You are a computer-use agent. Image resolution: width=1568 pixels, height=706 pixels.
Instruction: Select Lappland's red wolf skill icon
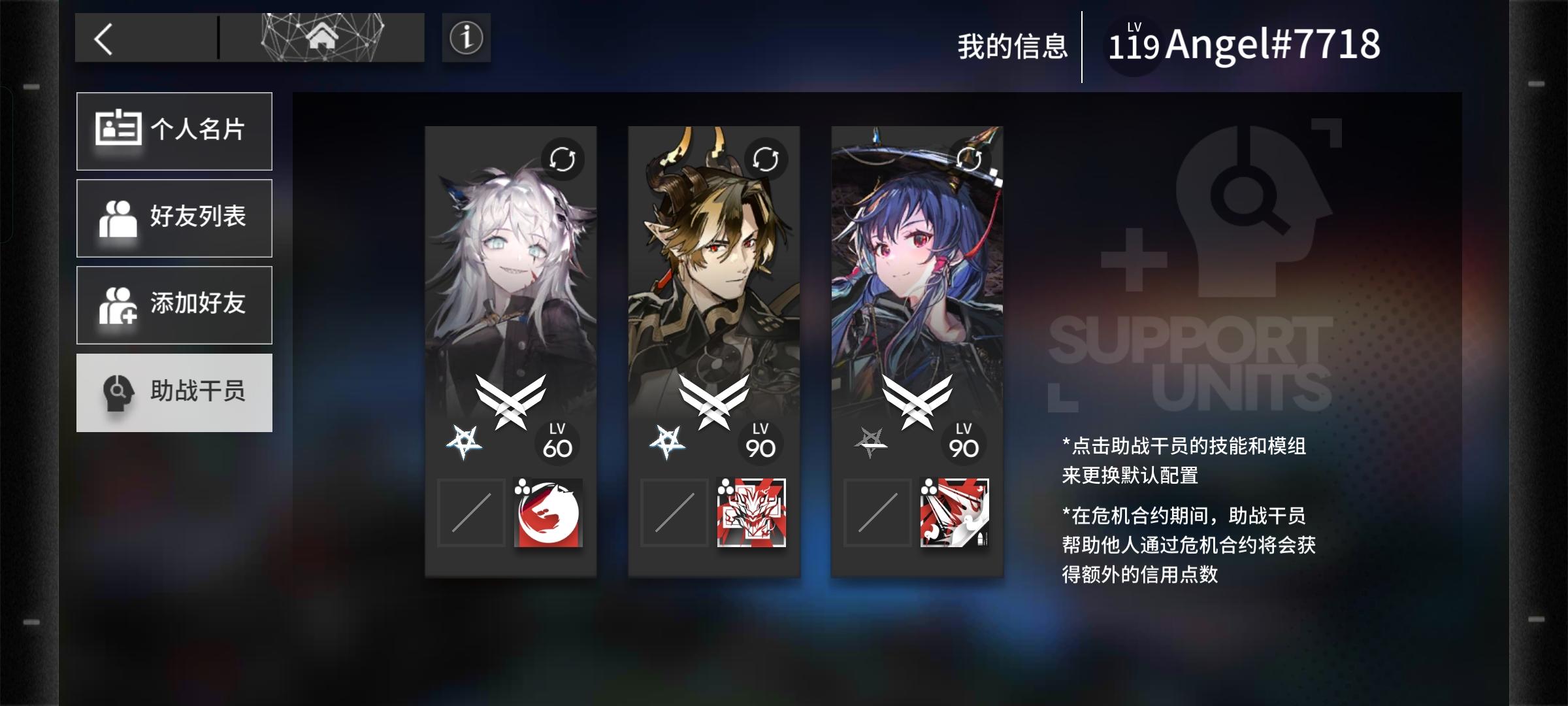(x=549, y=515)
